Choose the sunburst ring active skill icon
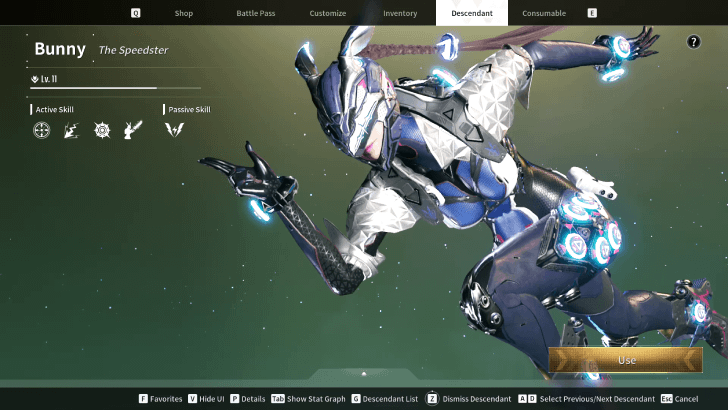The image size is (728, 410). (101, 130)
